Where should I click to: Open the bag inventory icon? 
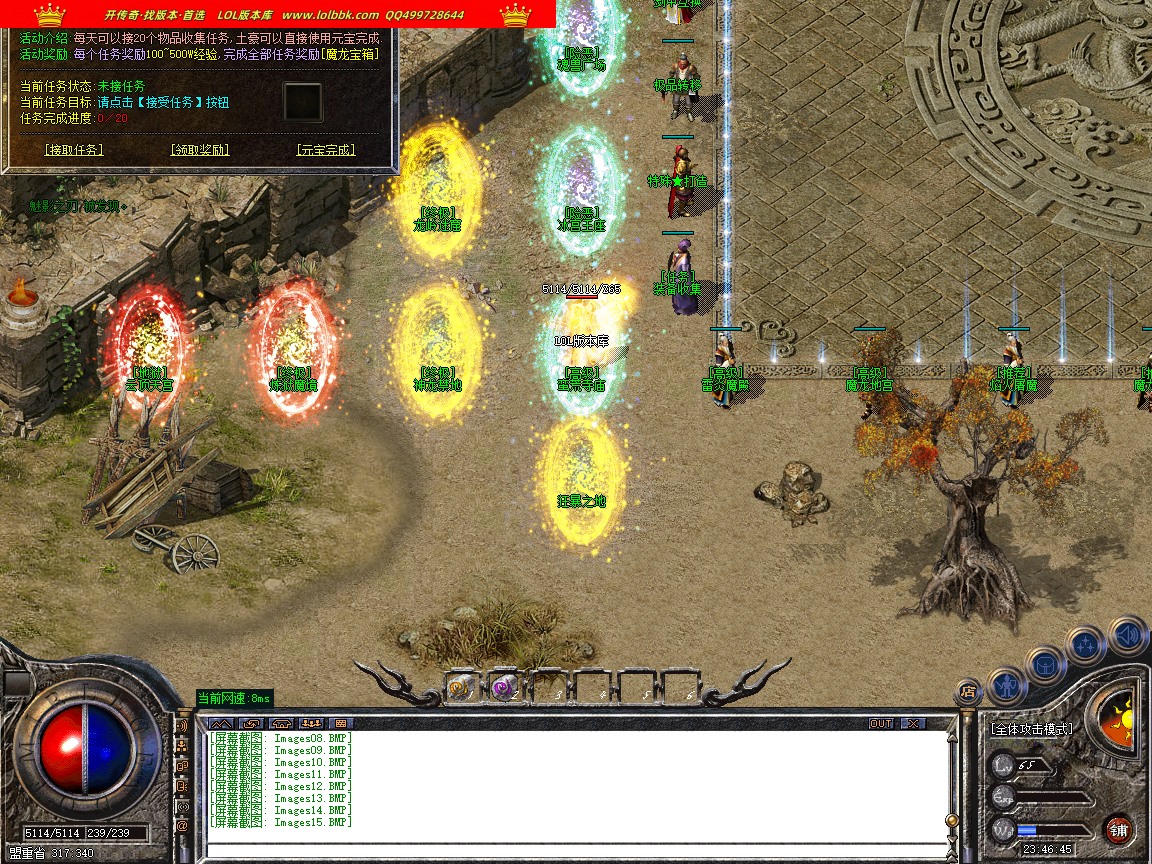point(1045,664)
